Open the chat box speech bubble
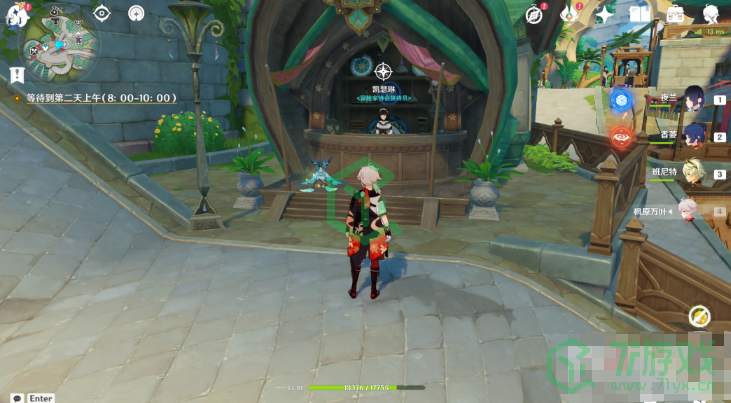This screenshot has width=731, height=403. [17, 398]
